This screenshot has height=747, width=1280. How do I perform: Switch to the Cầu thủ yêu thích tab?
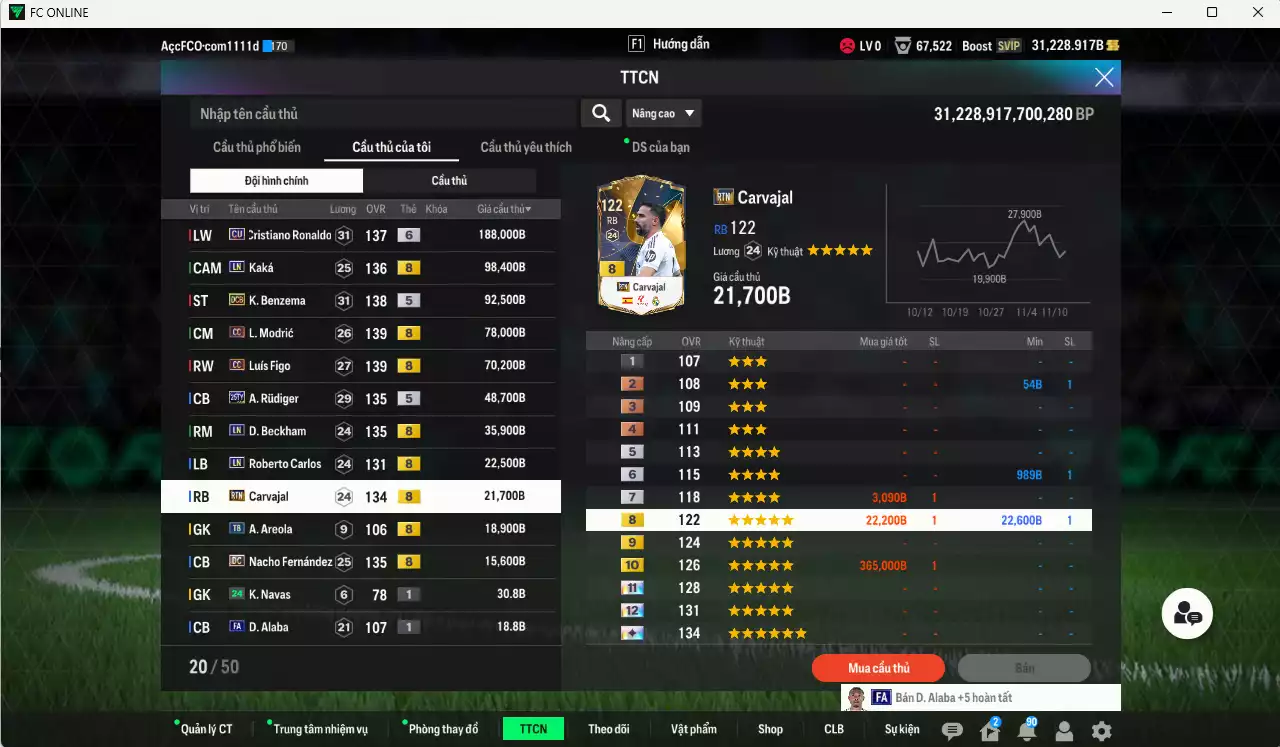[x=524, y=147]
